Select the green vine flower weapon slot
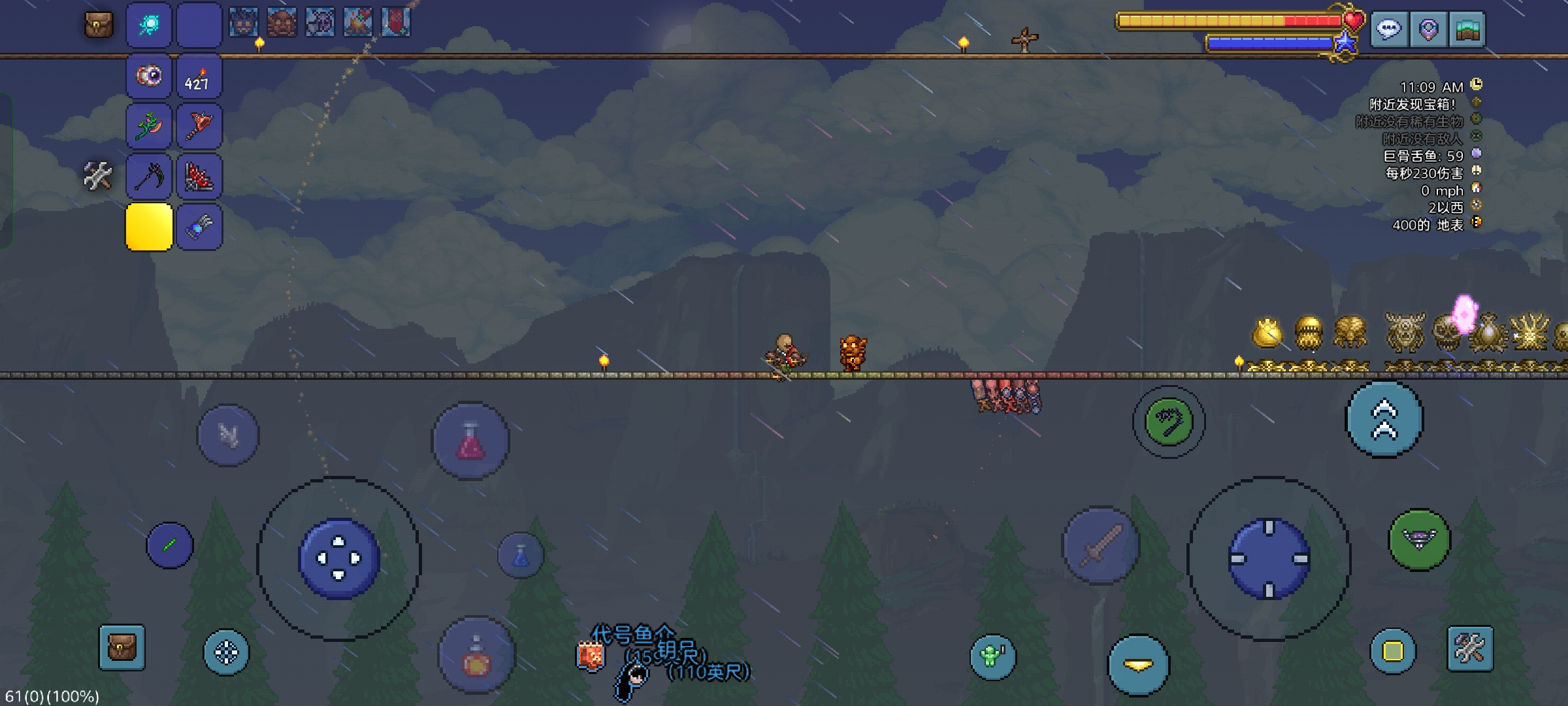Viewport: 1568px width, 706px height. coord(149,126)
